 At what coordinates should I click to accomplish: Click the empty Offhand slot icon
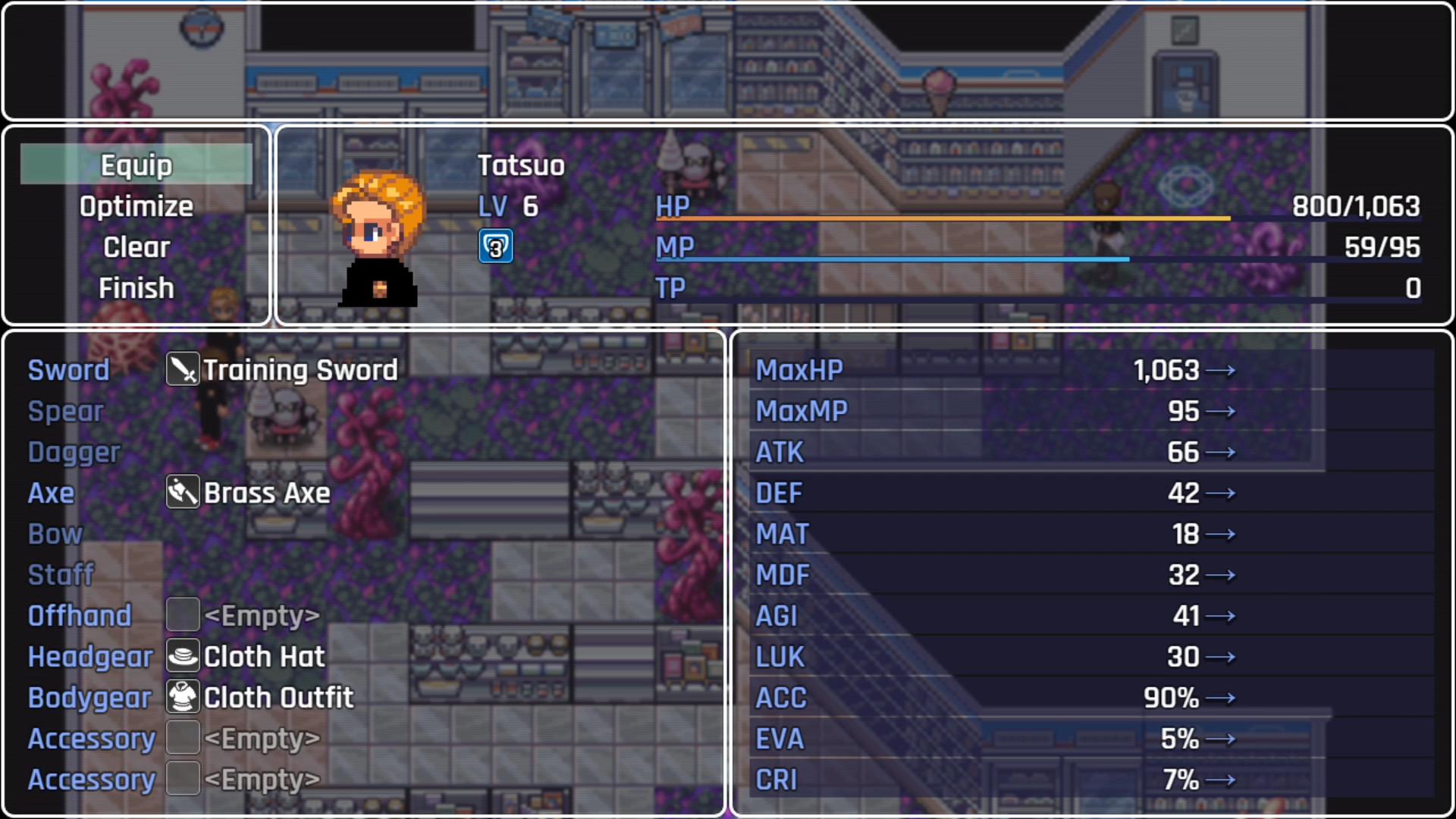pos(182,615)
